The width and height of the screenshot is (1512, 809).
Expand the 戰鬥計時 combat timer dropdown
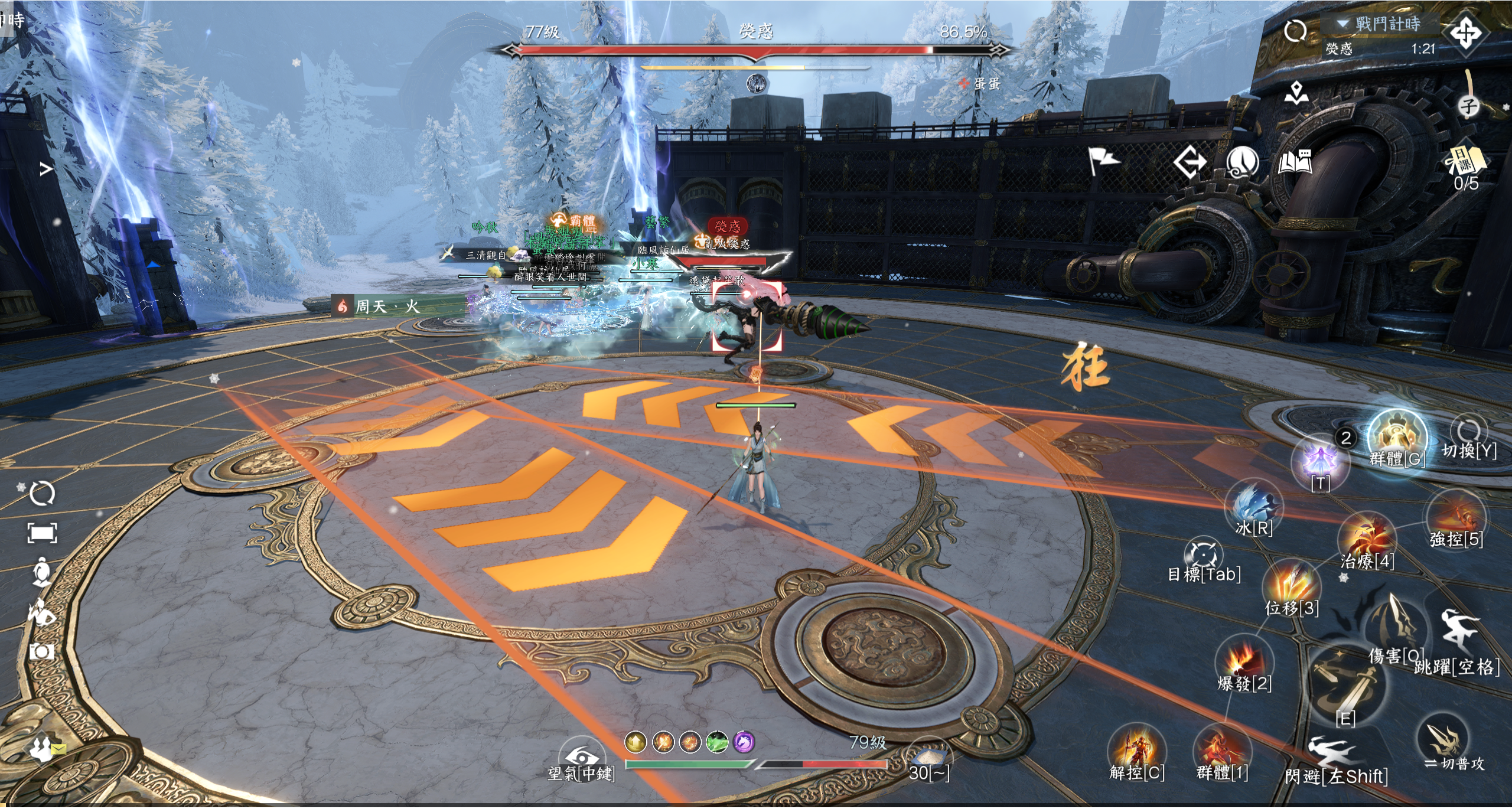pos(1343,24)
